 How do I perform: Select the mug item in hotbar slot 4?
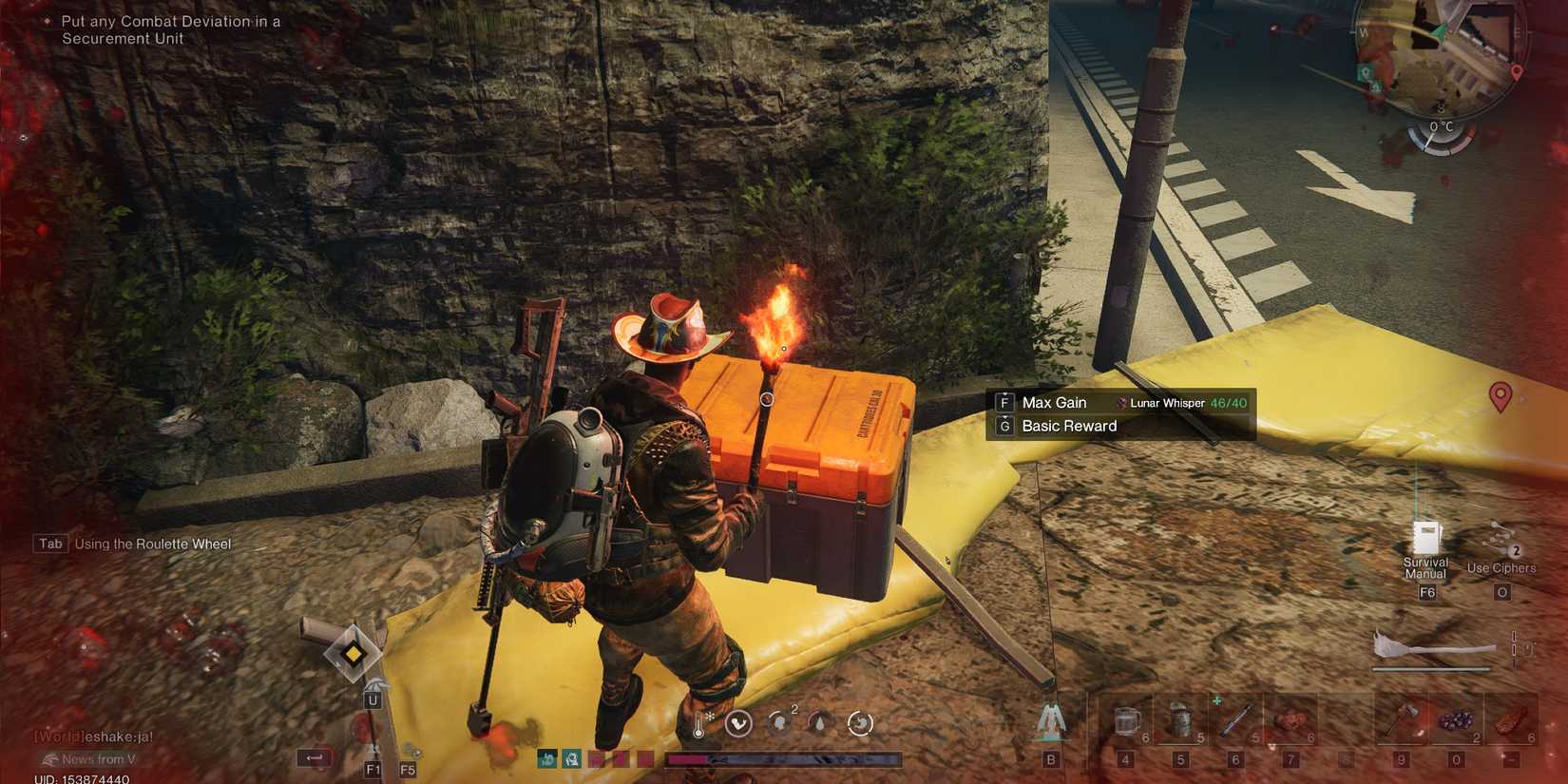1125,722
